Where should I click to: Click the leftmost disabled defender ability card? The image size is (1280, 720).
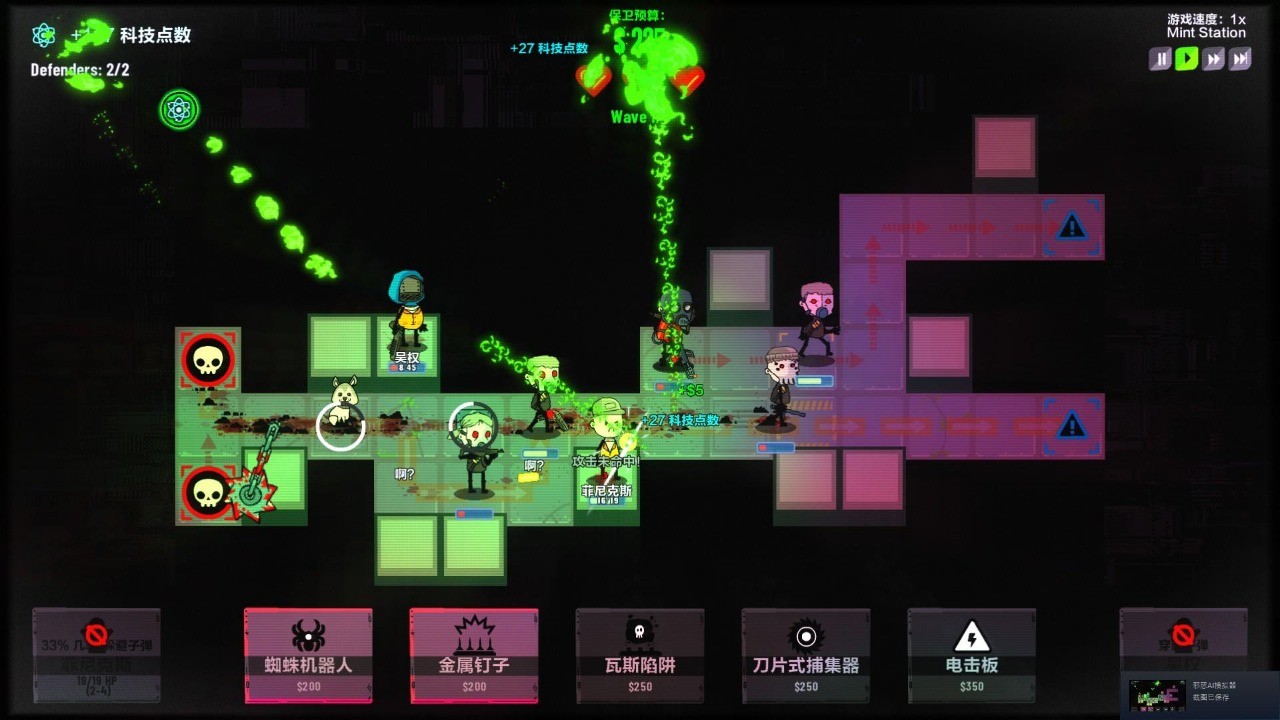(x=96, y=655)
